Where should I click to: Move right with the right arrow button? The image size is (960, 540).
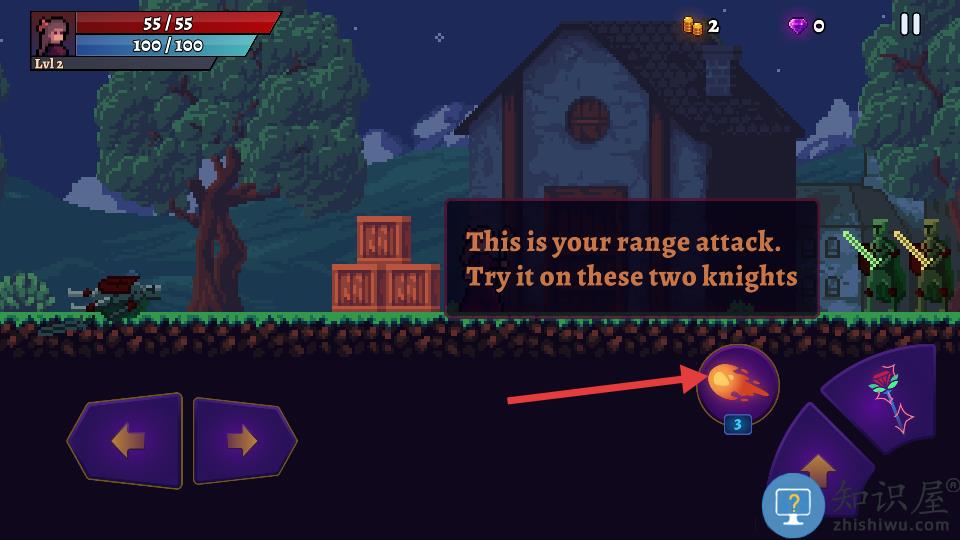[243, 441]
